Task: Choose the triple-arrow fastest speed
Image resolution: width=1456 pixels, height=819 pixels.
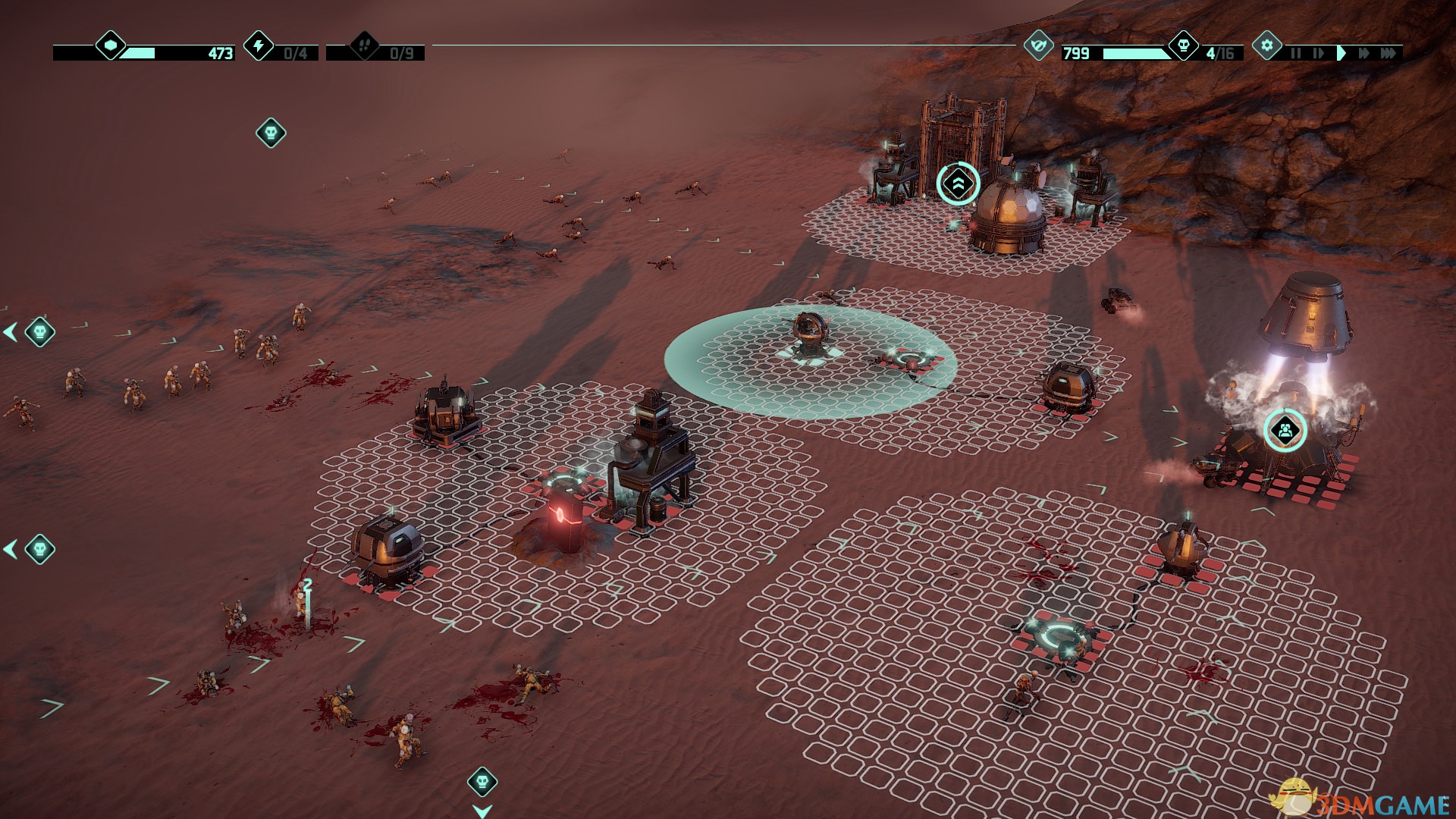Action: (x=1389, y=53)
